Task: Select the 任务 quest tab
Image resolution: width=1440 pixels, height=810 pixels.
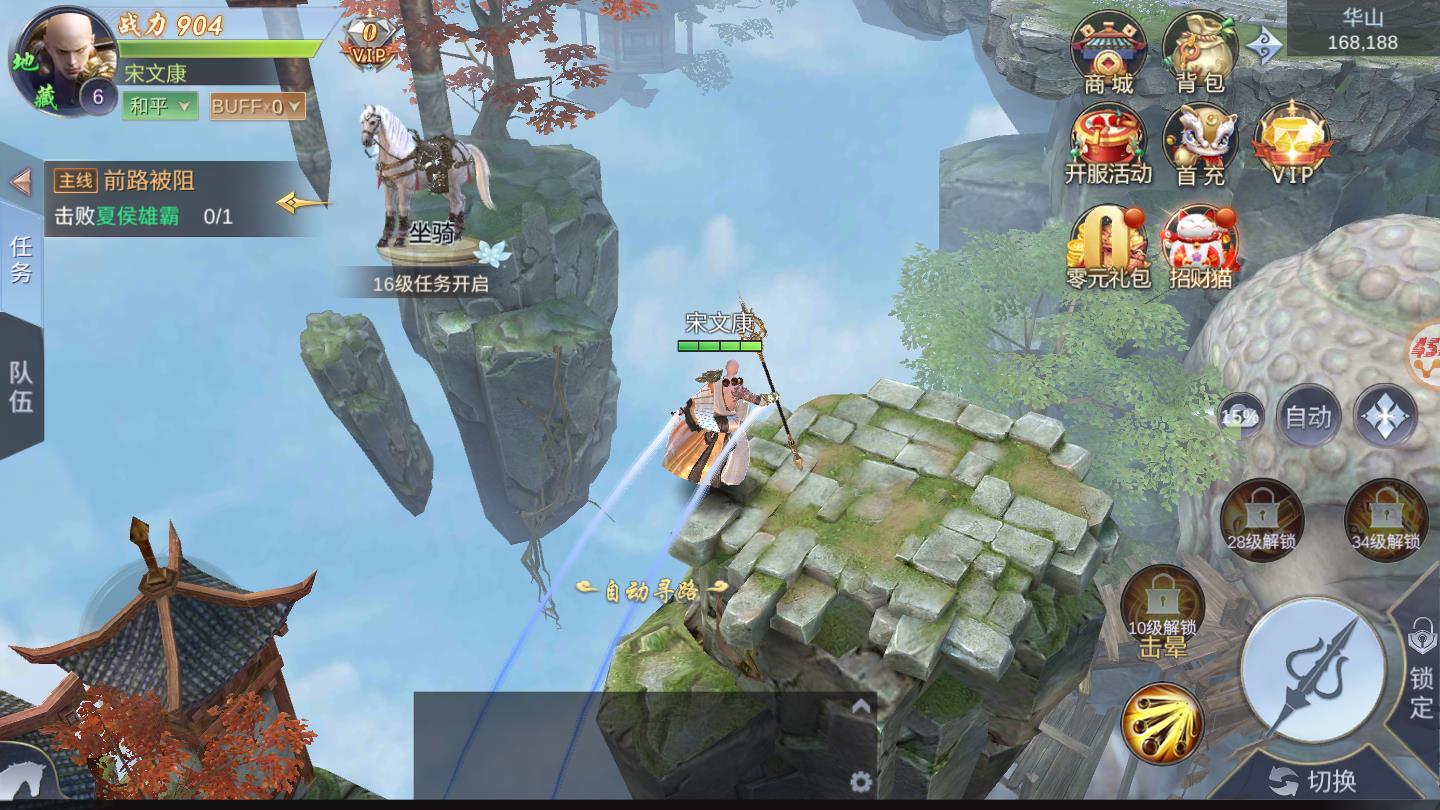Action: click(x=21, y=258)
